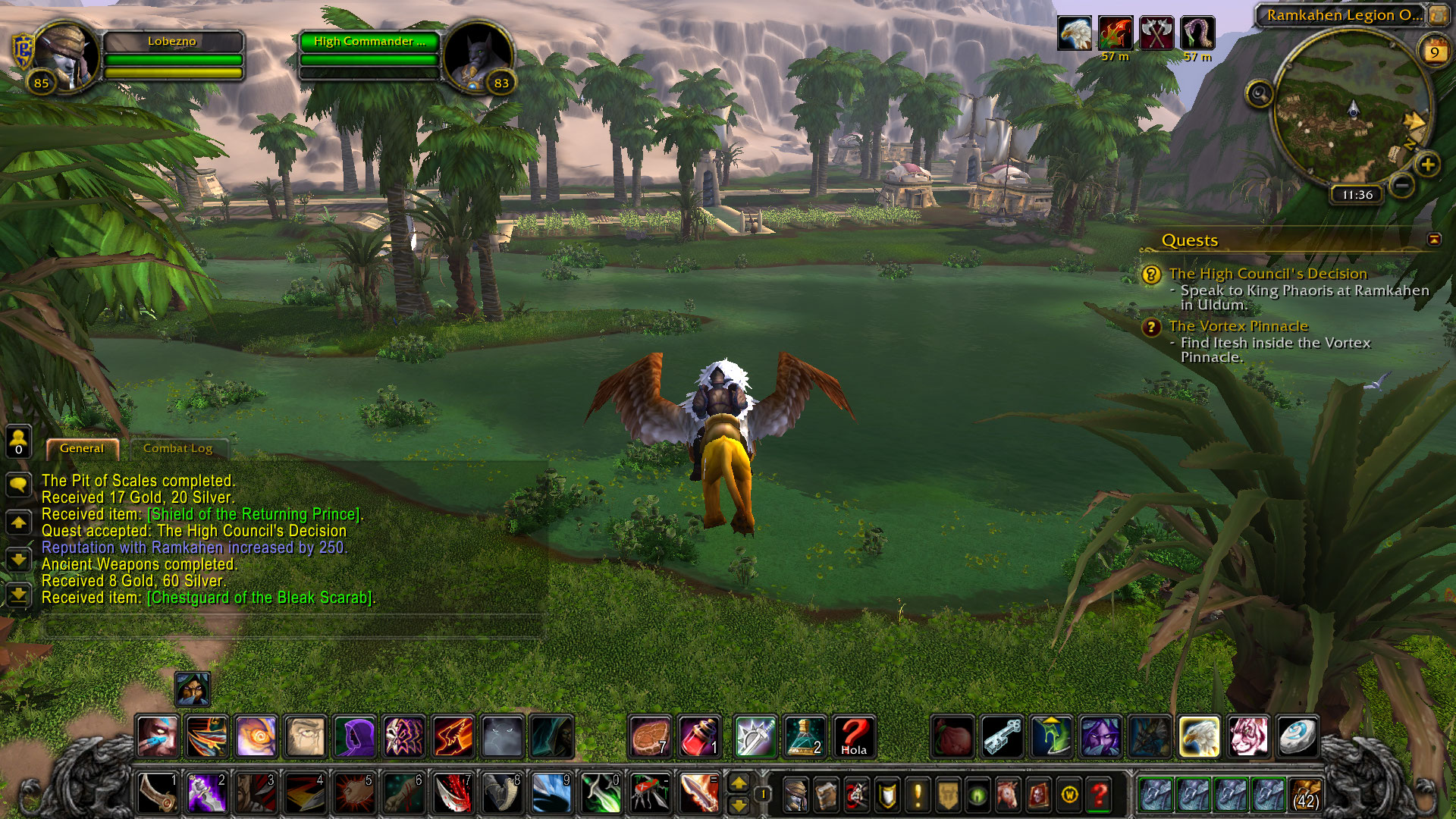Open the red question mark help button

pos(1099,795)
